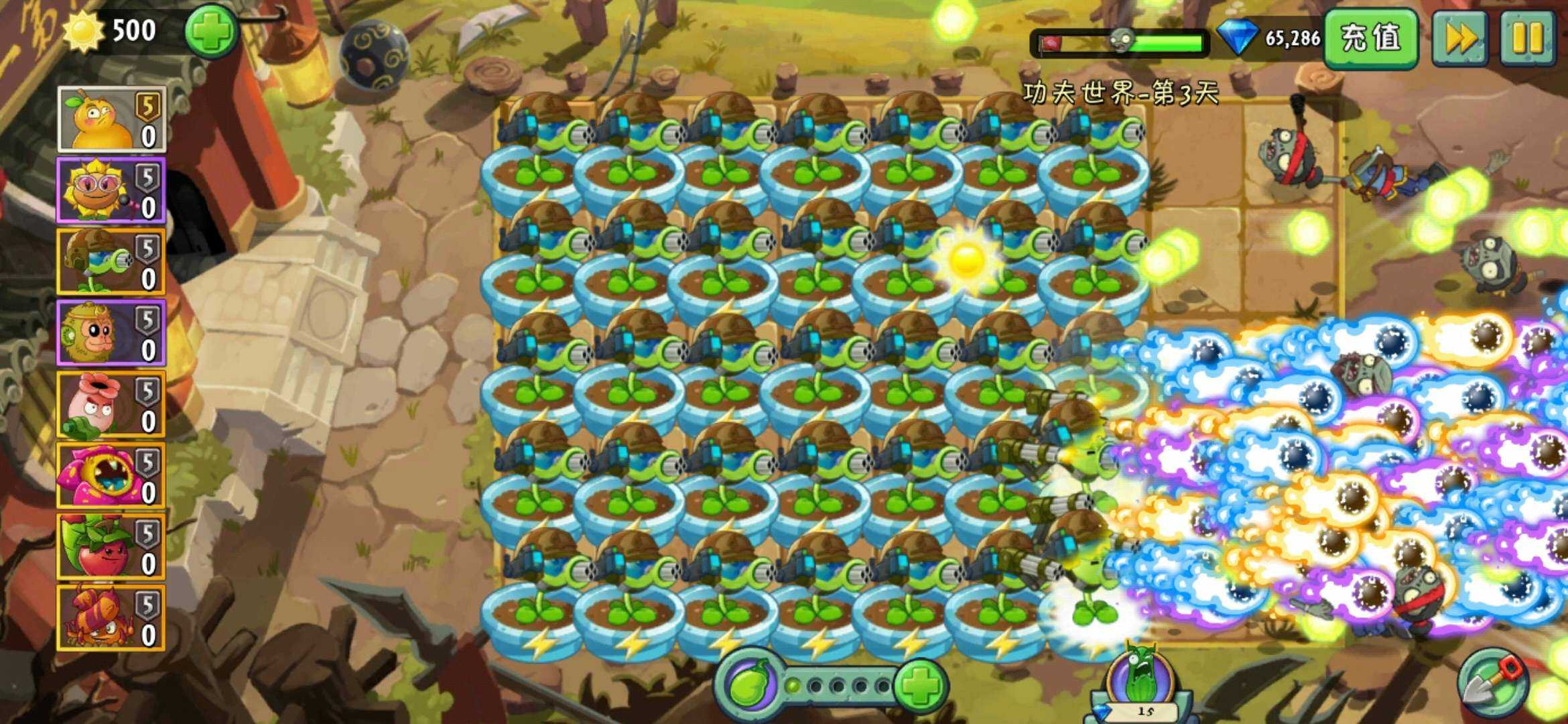Image resolution: width=1568 pixels, height=724 pixels.
Task: Add more sun with the green plus
Action: click(x=211, y=32)
